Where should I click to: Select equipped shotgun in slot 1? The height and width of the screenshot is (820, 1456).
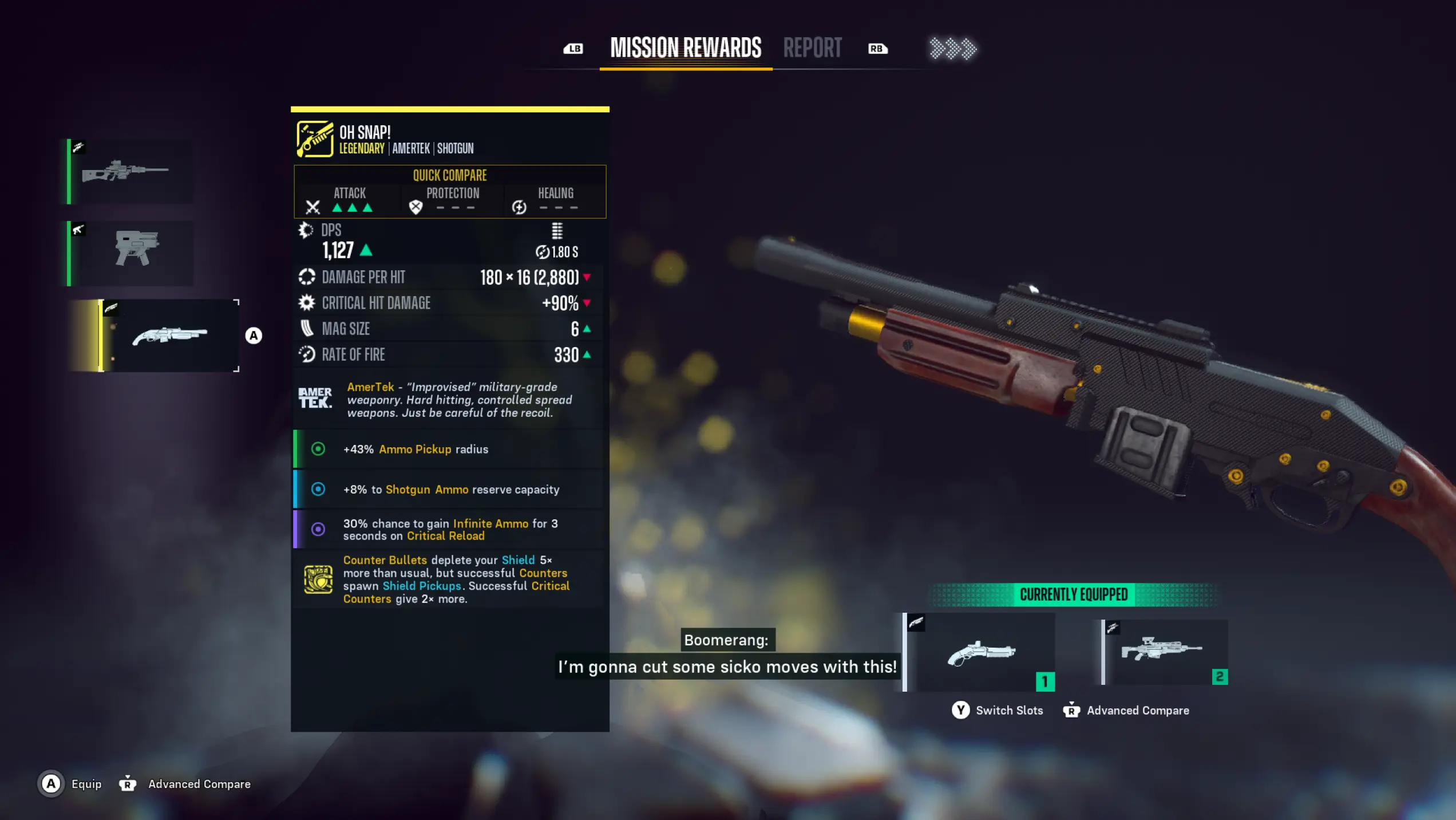click(x=981, y=652)
